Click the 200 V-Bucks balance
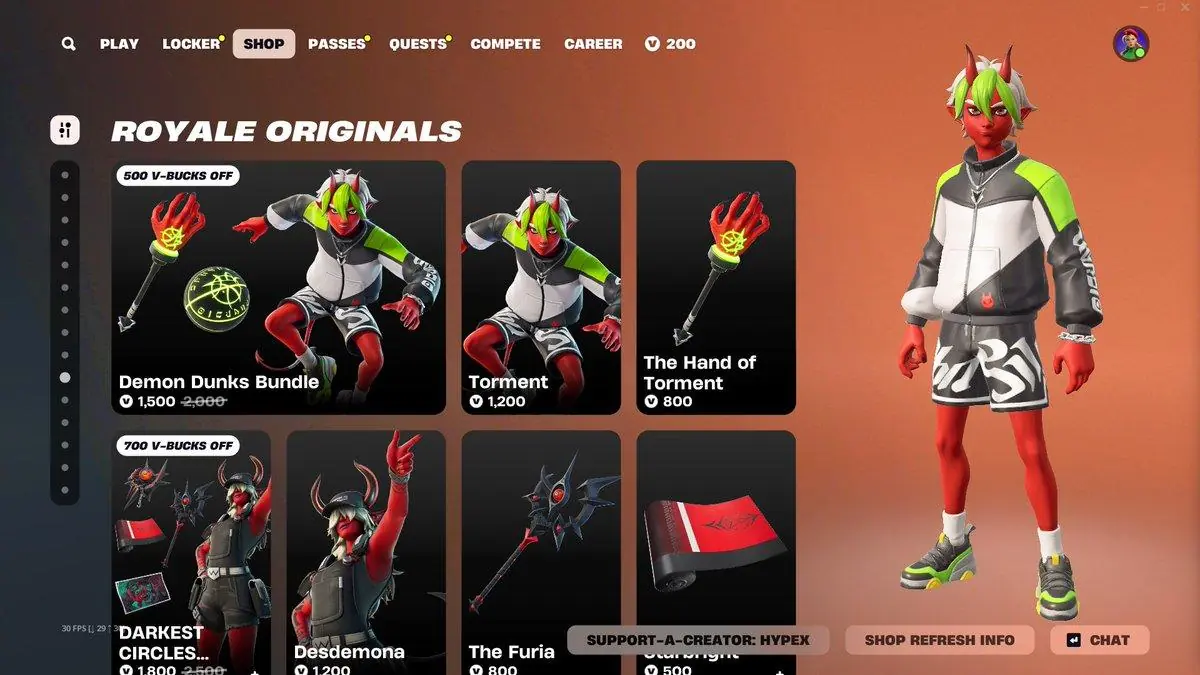Image resolution: width=1200 pixels, height=675 pixels. pos(670,44)
